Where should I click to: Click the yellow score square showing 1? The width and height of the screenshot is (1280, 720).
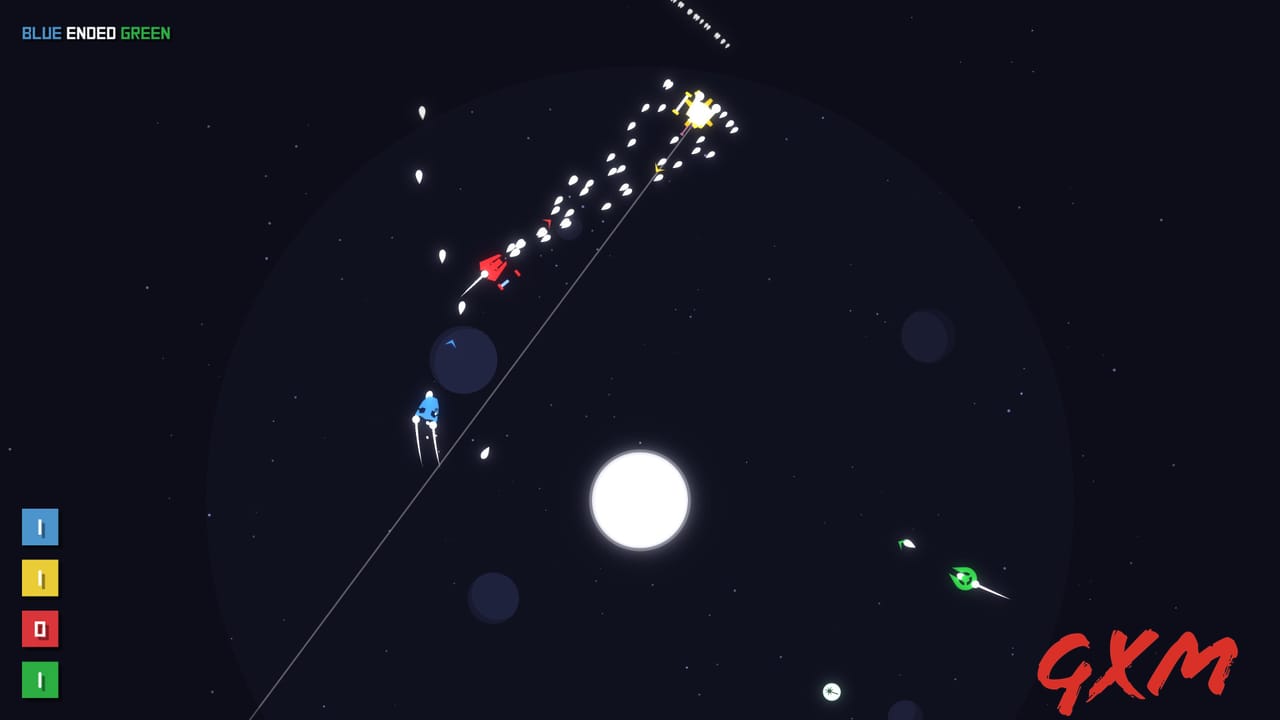pos(40,578)
